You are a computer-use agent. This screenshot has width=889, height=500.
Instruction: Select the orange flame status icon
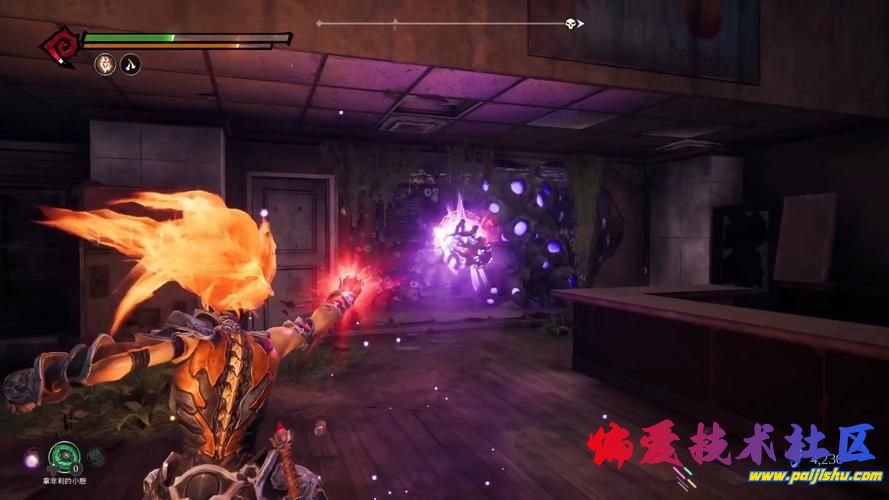coord(104,65)
